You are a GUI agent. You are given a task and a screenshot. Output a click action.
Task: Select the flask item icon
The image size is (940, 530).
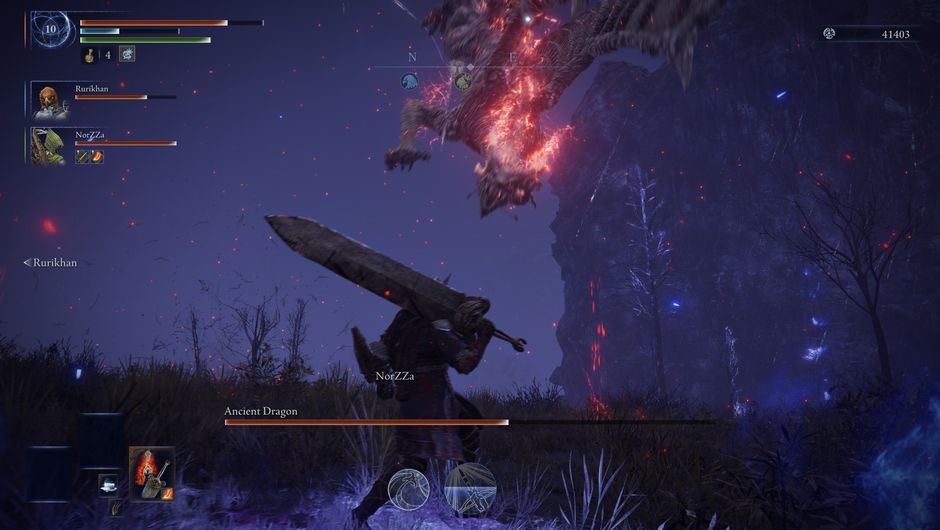pos(90,55)
